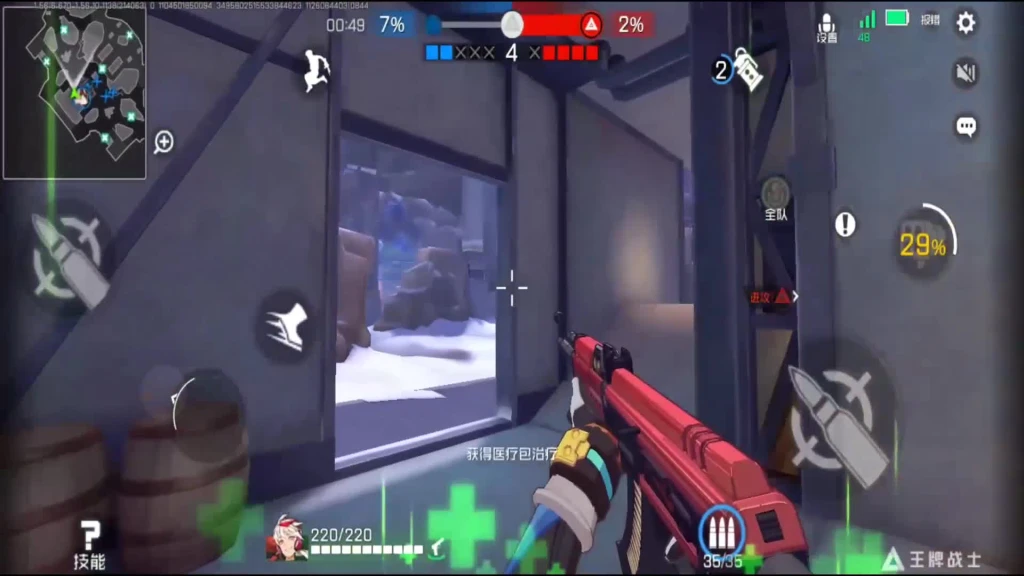Throw the grenade with count 2

click(x=741, y=69)
